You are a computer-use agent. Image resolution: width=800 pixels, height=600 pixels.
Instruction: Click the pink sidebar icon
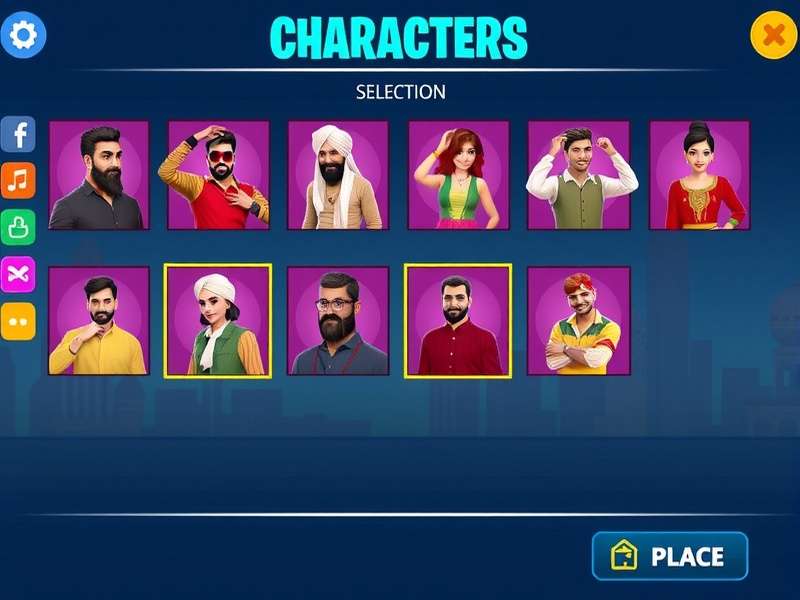18,274
